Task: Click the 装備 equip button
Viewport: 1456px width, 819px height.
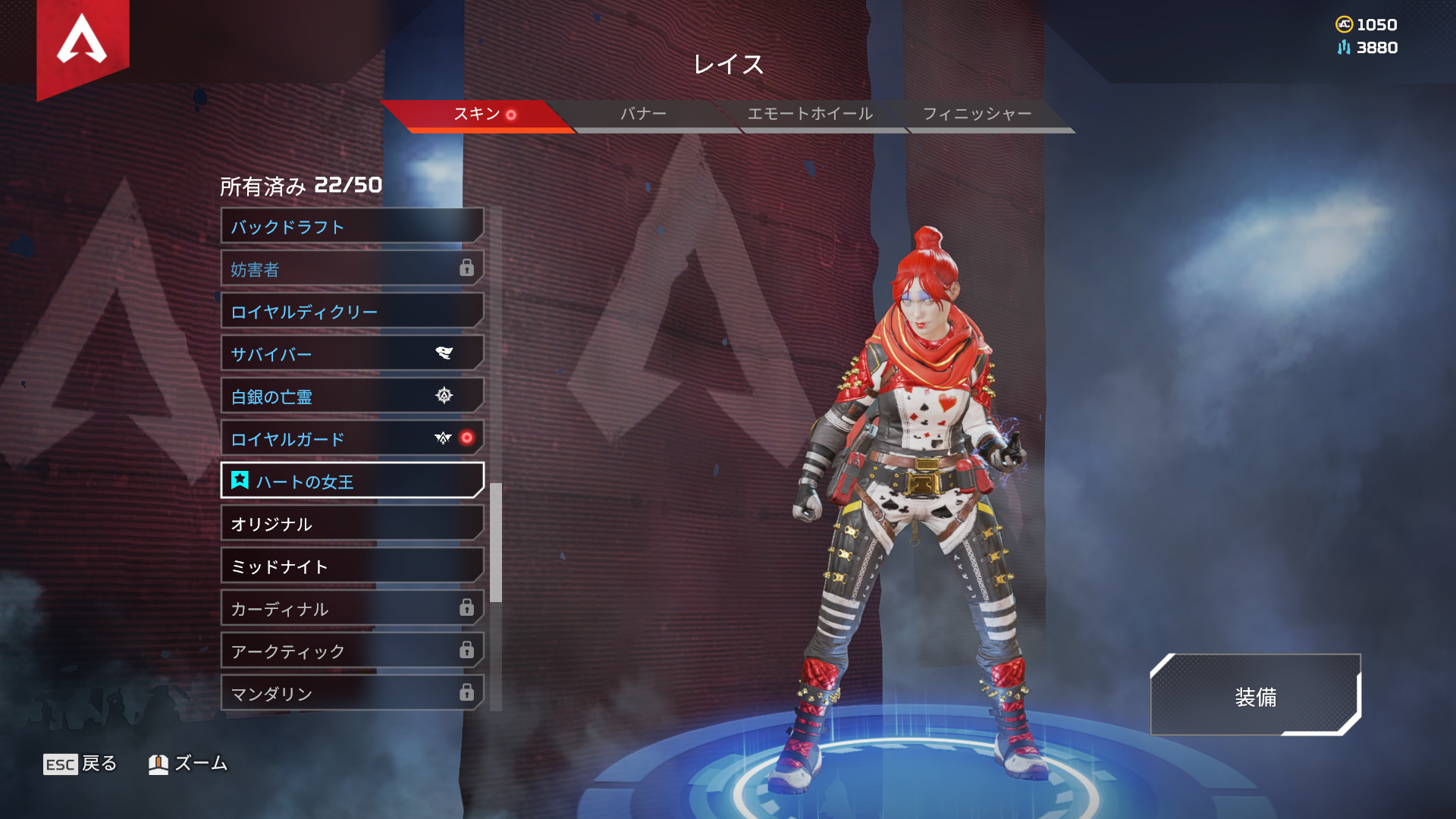Action: click(x=1255, y=696)
